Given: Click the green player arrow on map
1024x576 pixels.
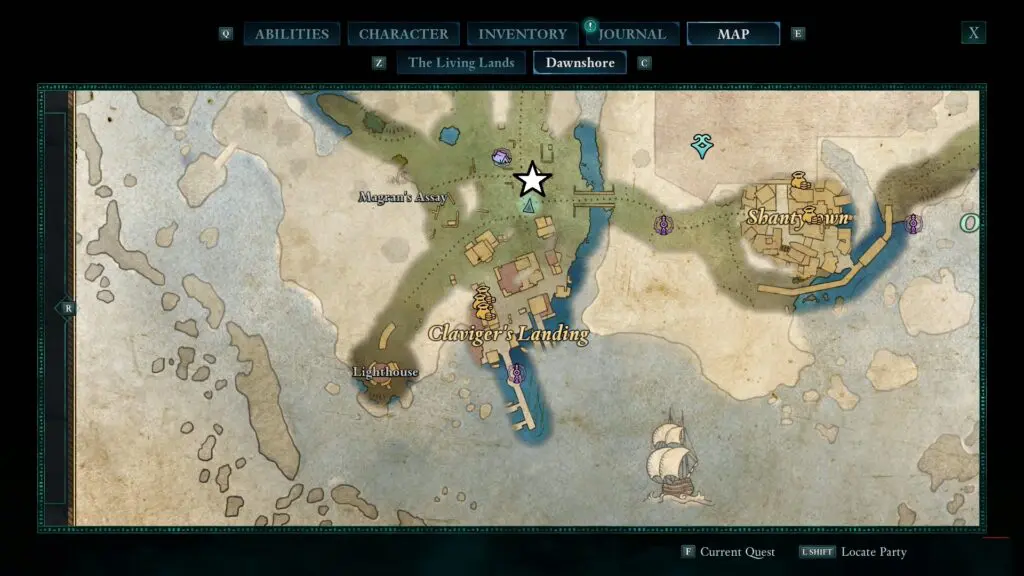Looking at the screenshot, I should tap(528, 204).
